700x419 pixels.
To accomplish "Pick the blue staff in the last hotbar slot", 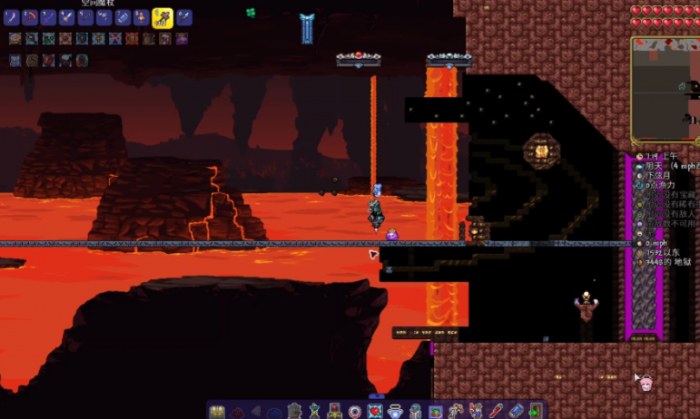I will point(181,18).
